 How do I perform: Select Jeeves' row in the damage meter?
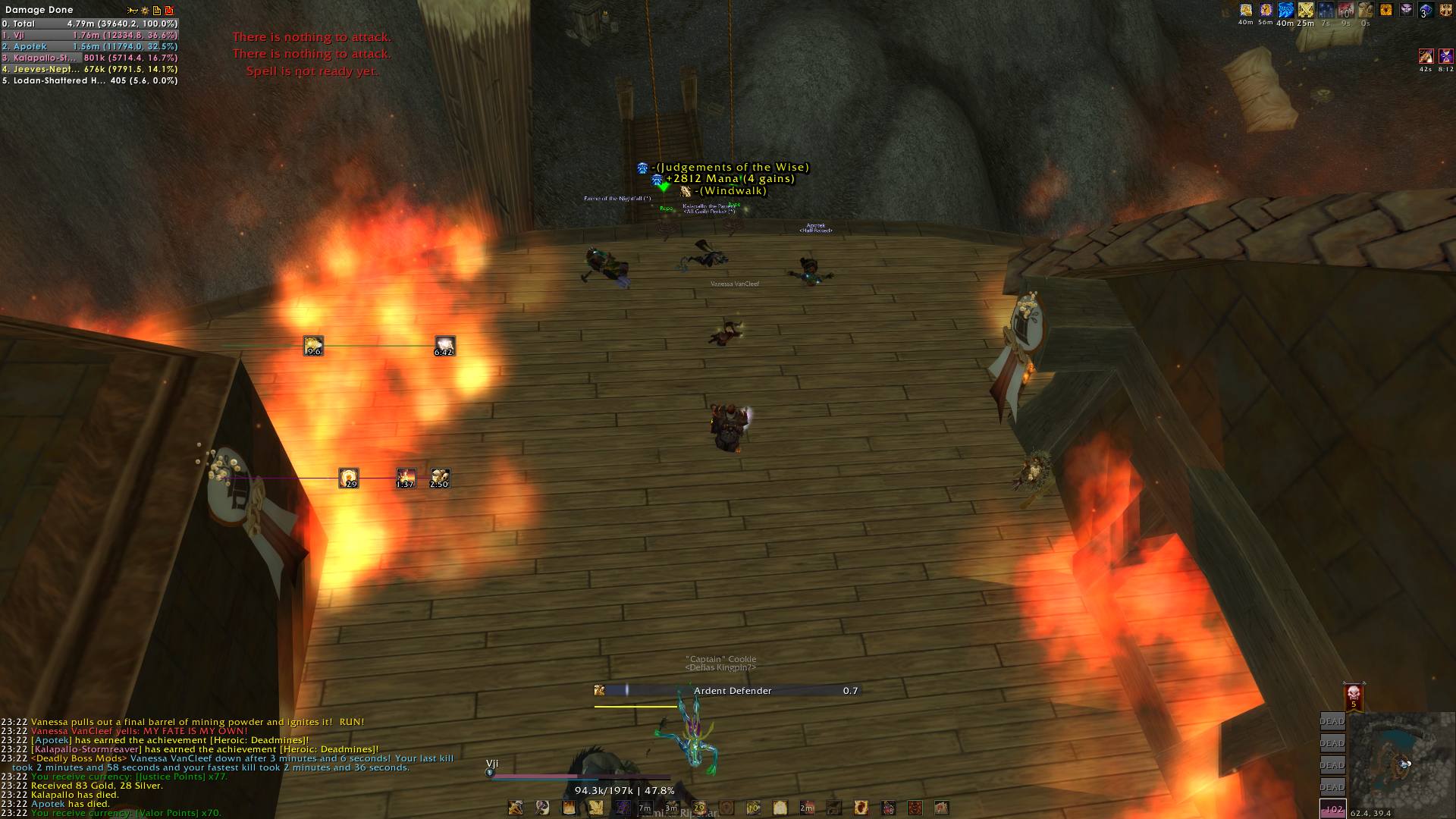[89, 69]
